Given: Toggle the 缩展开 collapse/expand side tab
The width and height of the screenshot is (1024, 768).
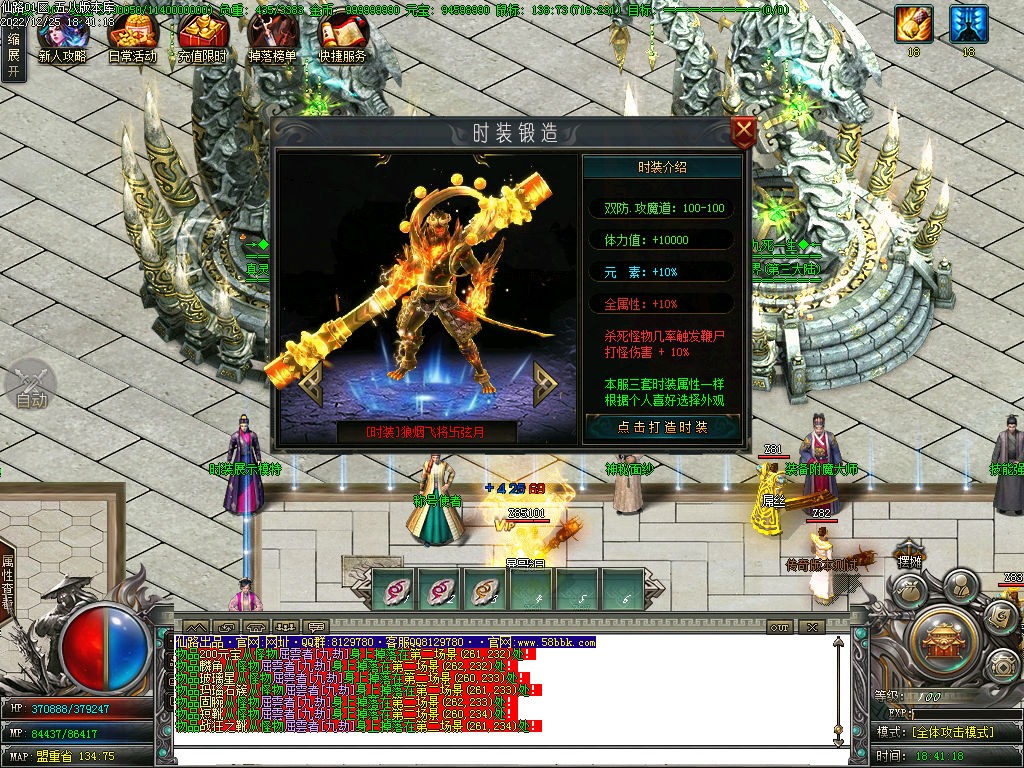Looking at the screenshot, I should 13,55.
